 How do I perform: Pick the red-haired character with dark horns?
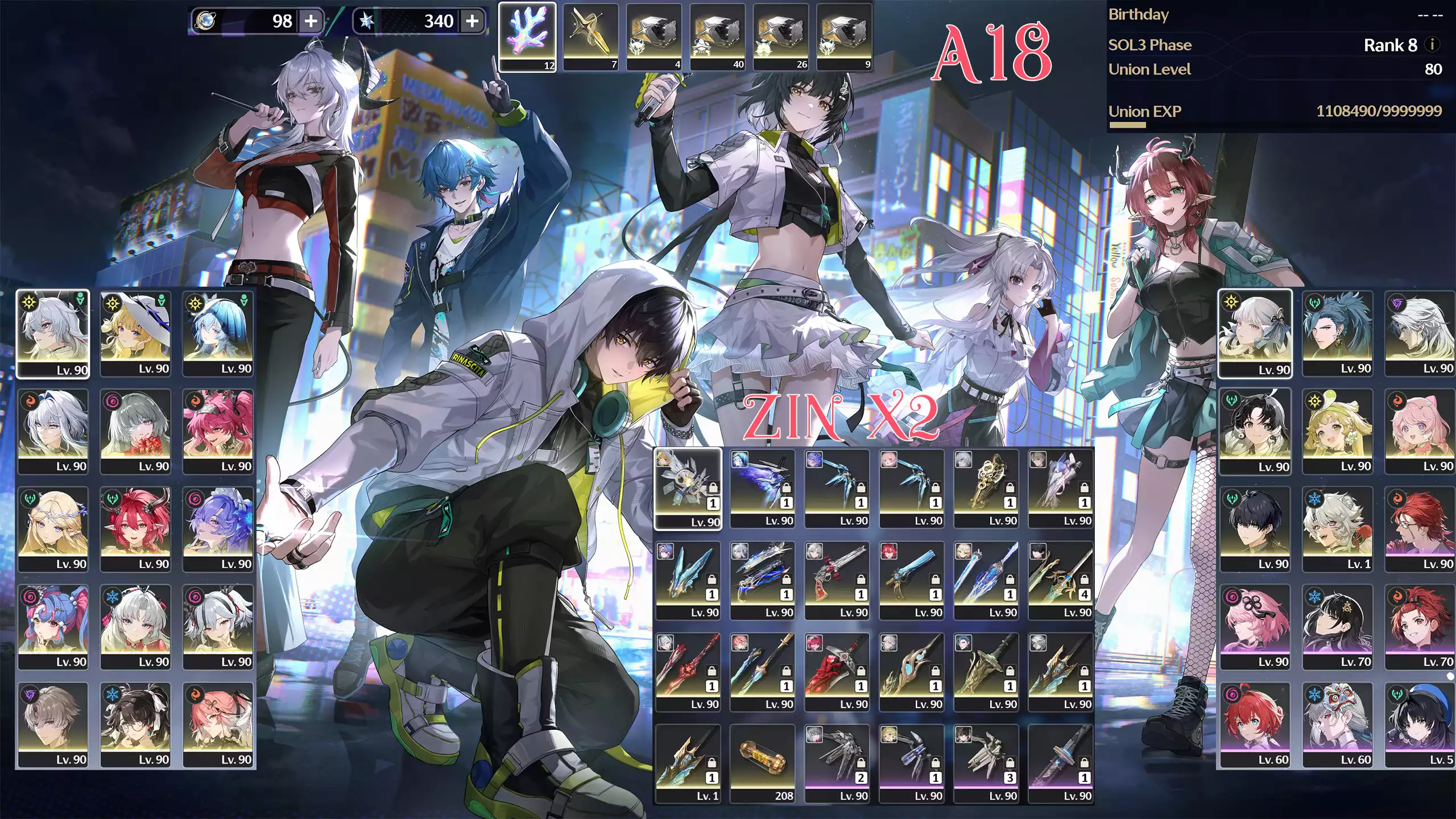[135, 529]
